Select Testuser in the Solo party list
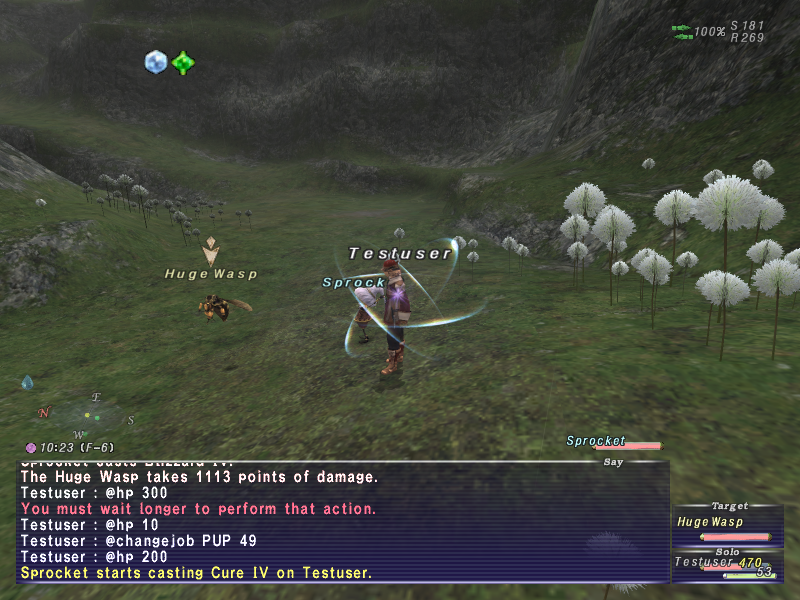 706,563
